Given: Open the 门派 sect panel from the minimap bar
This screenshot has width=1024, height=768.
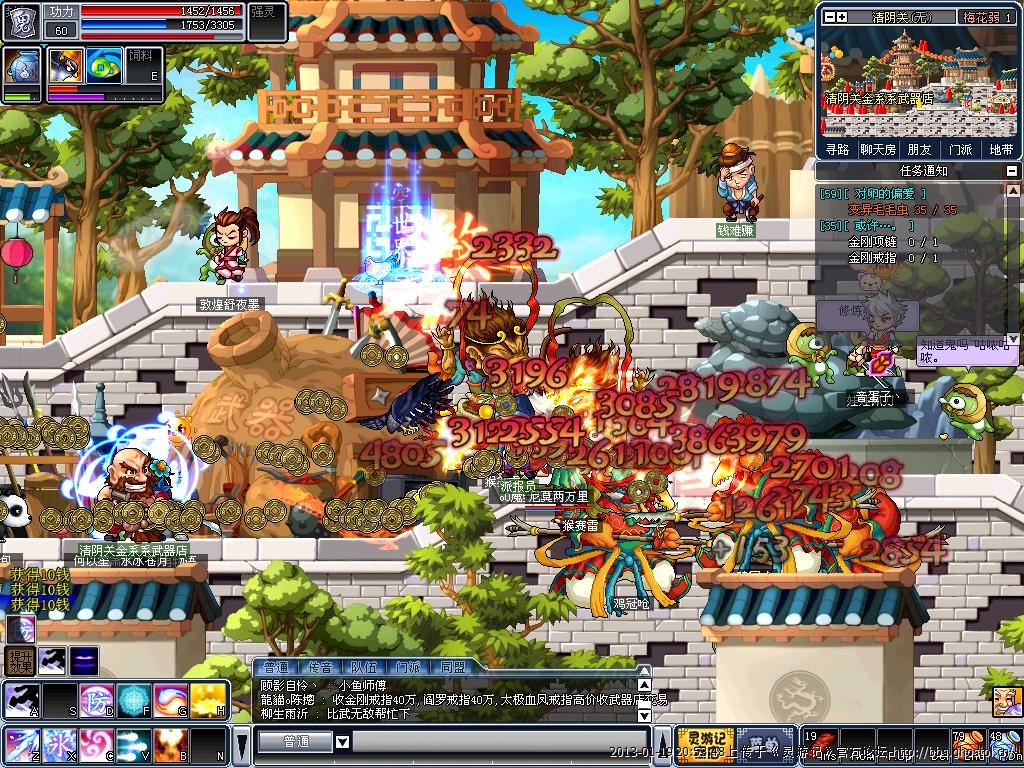Looking at the screenshot, I should [x=960, y=149].
